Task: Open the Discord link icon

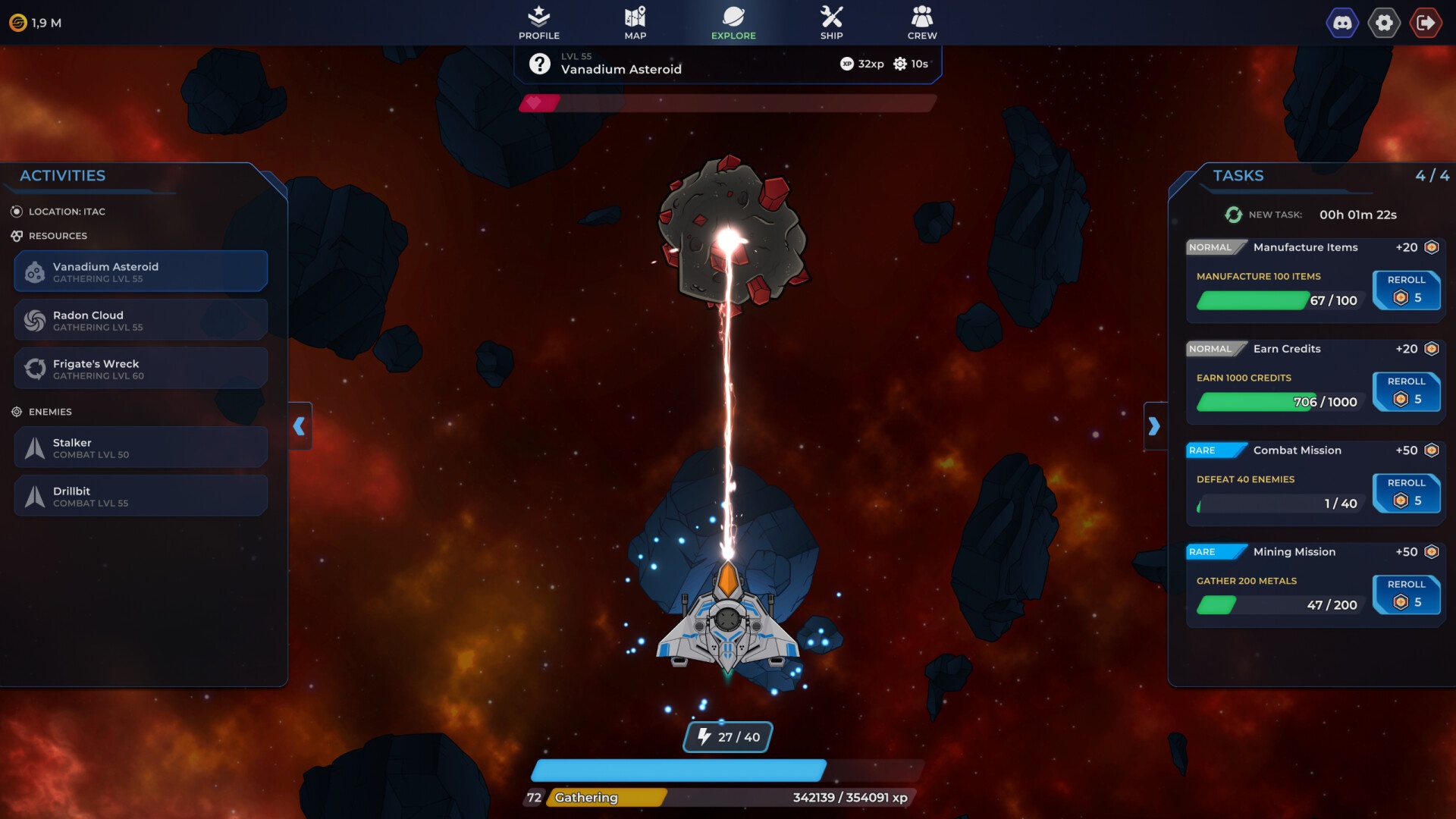Action: (x=1342, y=23)
